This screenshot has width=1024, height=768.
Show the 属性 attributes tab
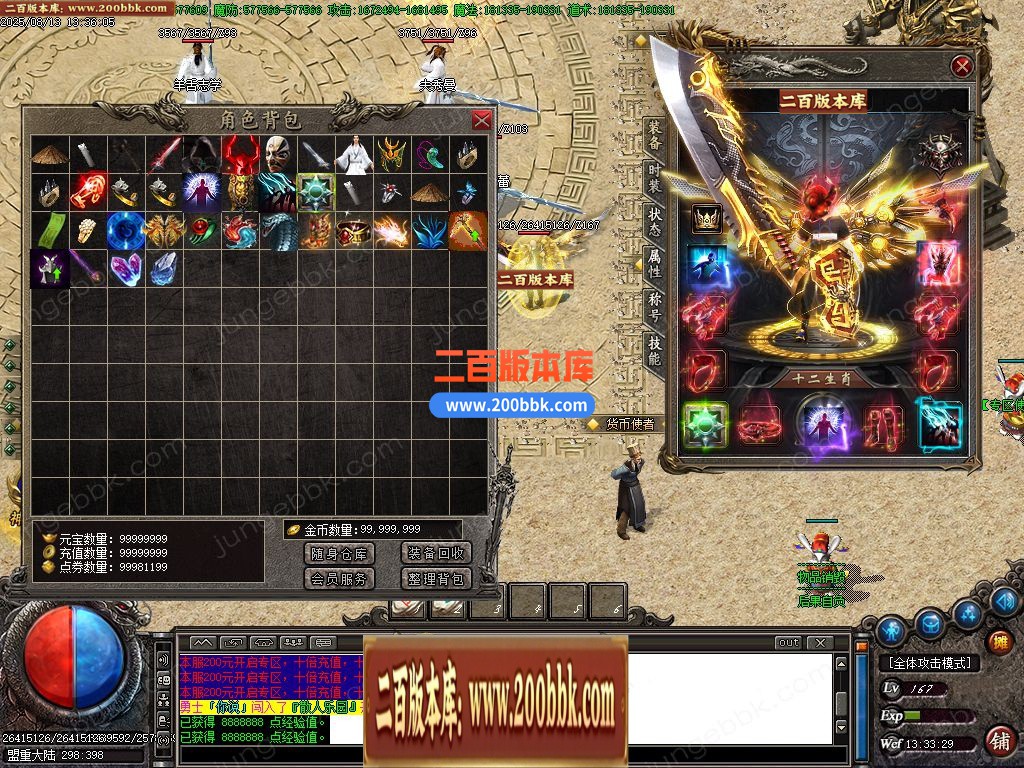point(654,263)
